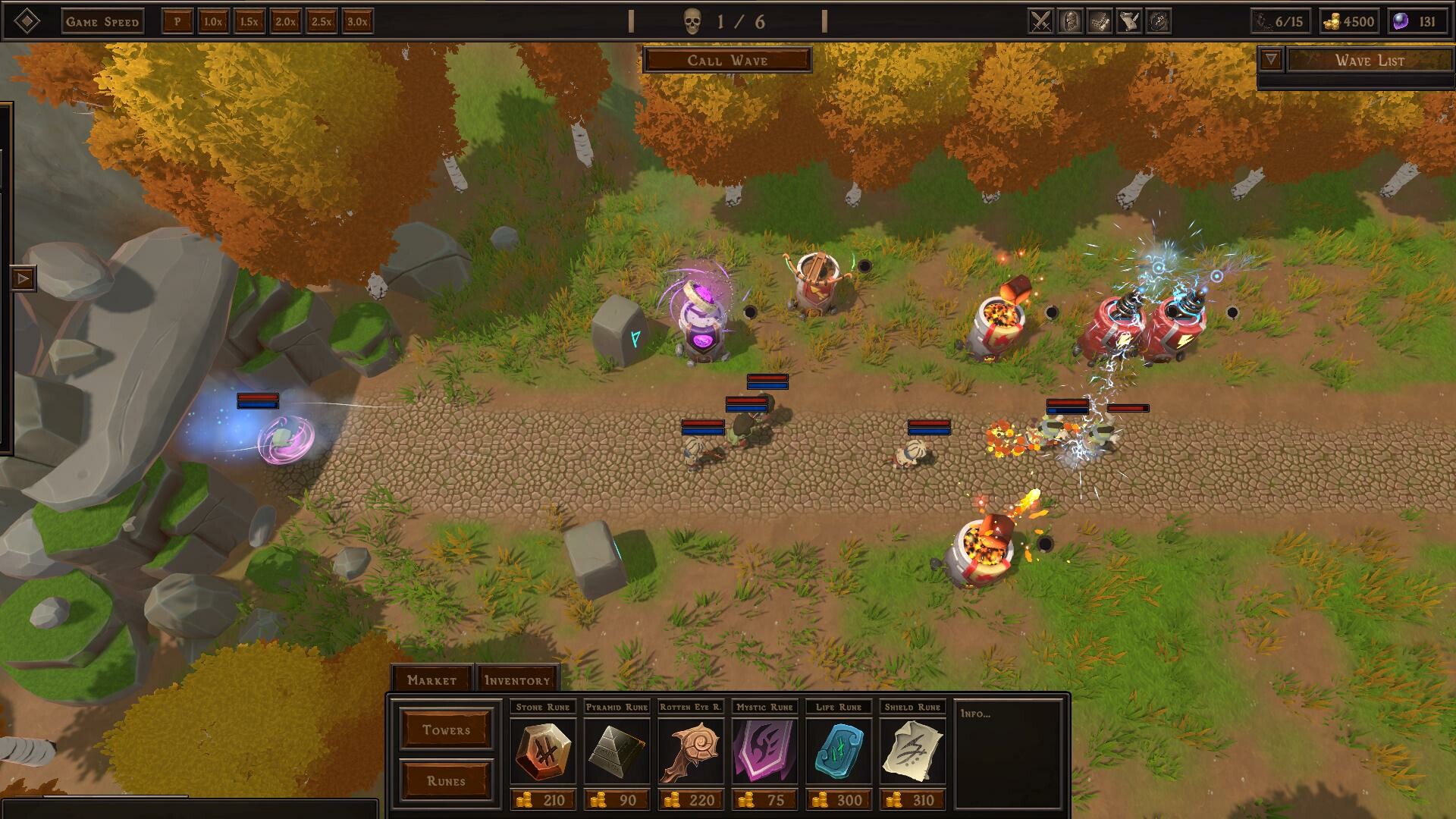The image size is (1456, 819).
Task: Open the armor helmet icon near the top right
Action: pos(1069,21)
